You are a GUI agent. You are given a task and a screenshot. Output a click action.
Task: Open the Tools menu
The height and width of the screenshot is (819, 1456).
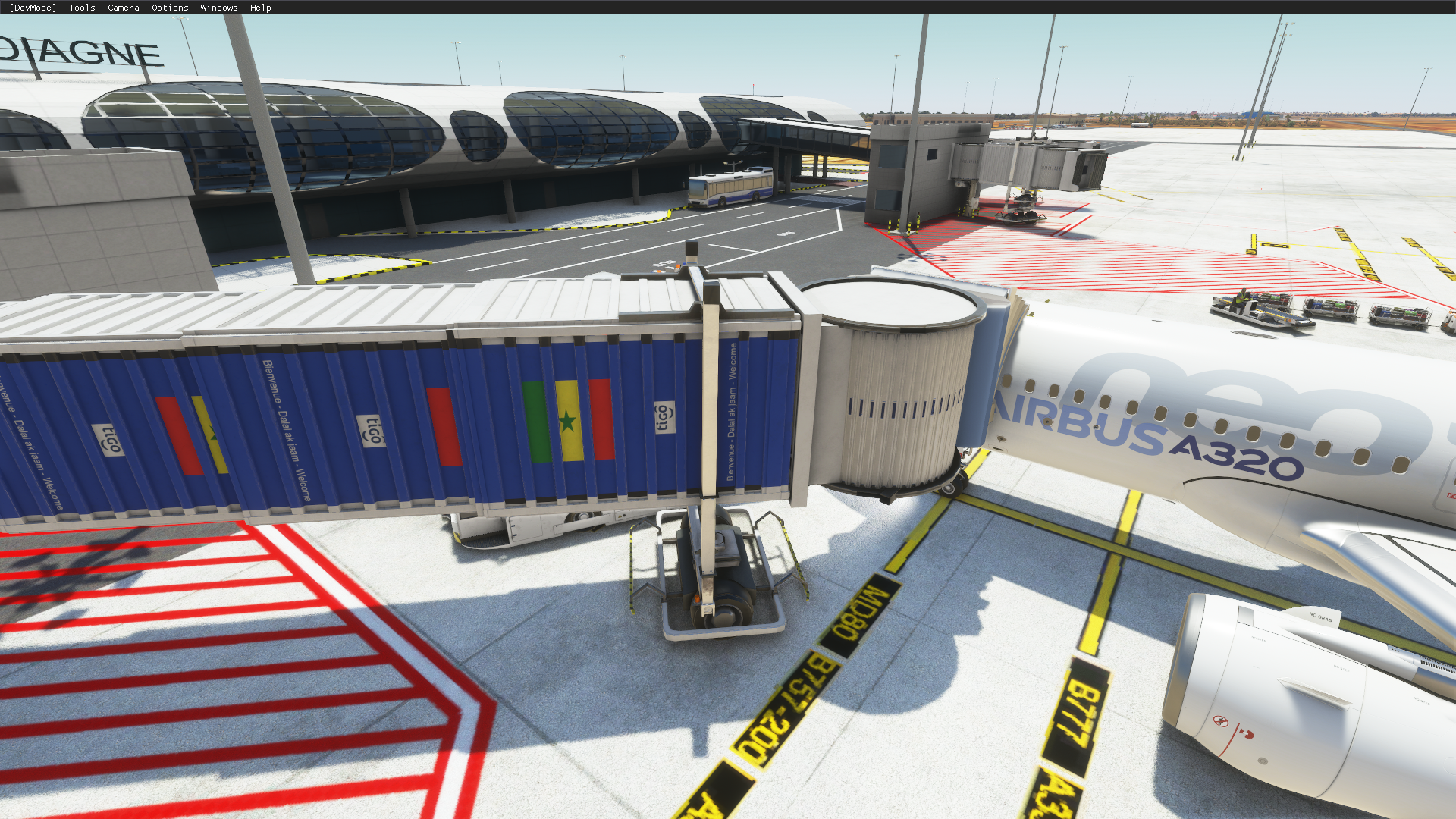pyautogui.click(x=82, y=8)
